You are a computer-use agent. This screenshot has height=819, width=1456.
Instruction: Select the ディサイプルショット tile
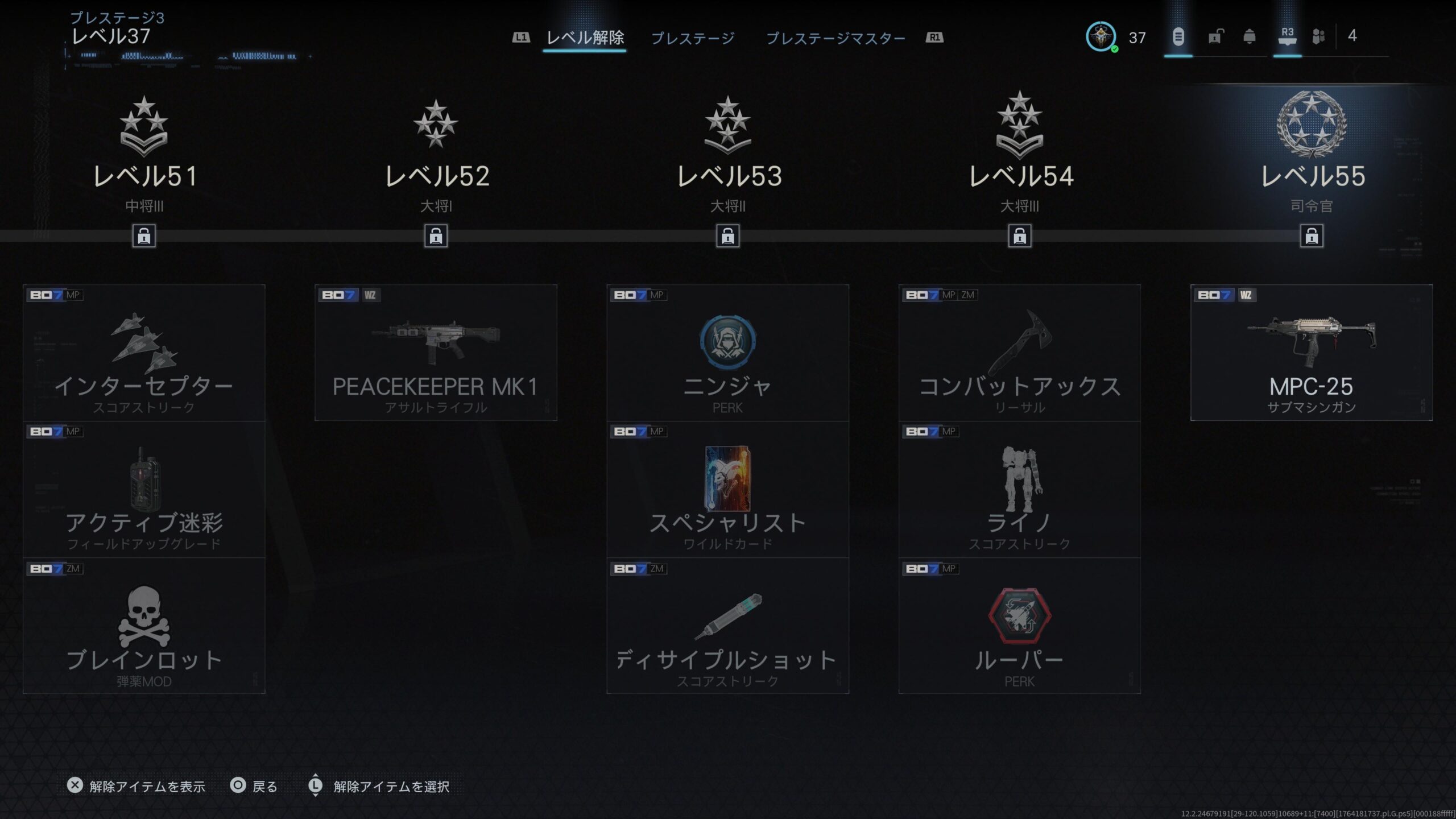727,626
